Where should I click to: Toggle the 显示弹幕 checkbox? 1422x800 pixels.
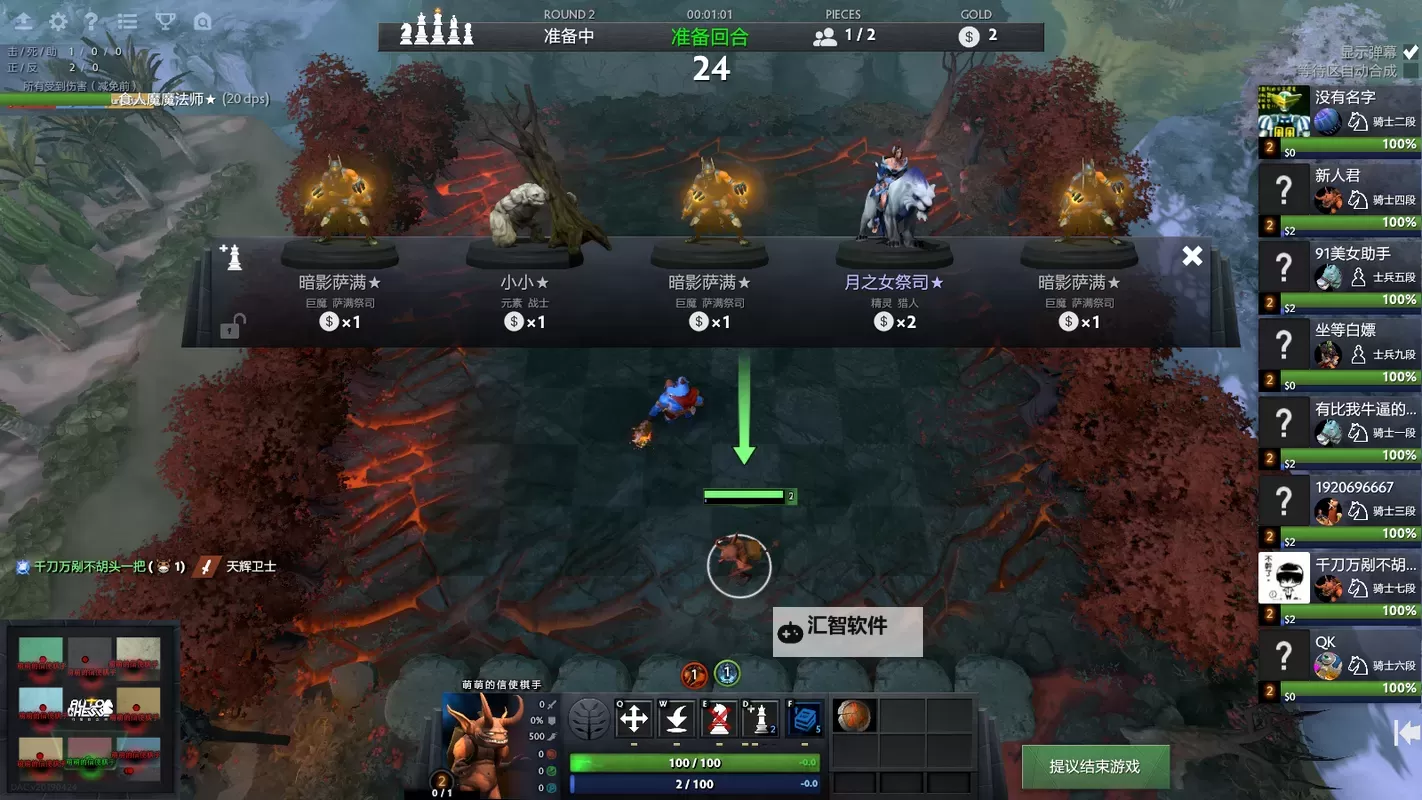(1410, 52)
